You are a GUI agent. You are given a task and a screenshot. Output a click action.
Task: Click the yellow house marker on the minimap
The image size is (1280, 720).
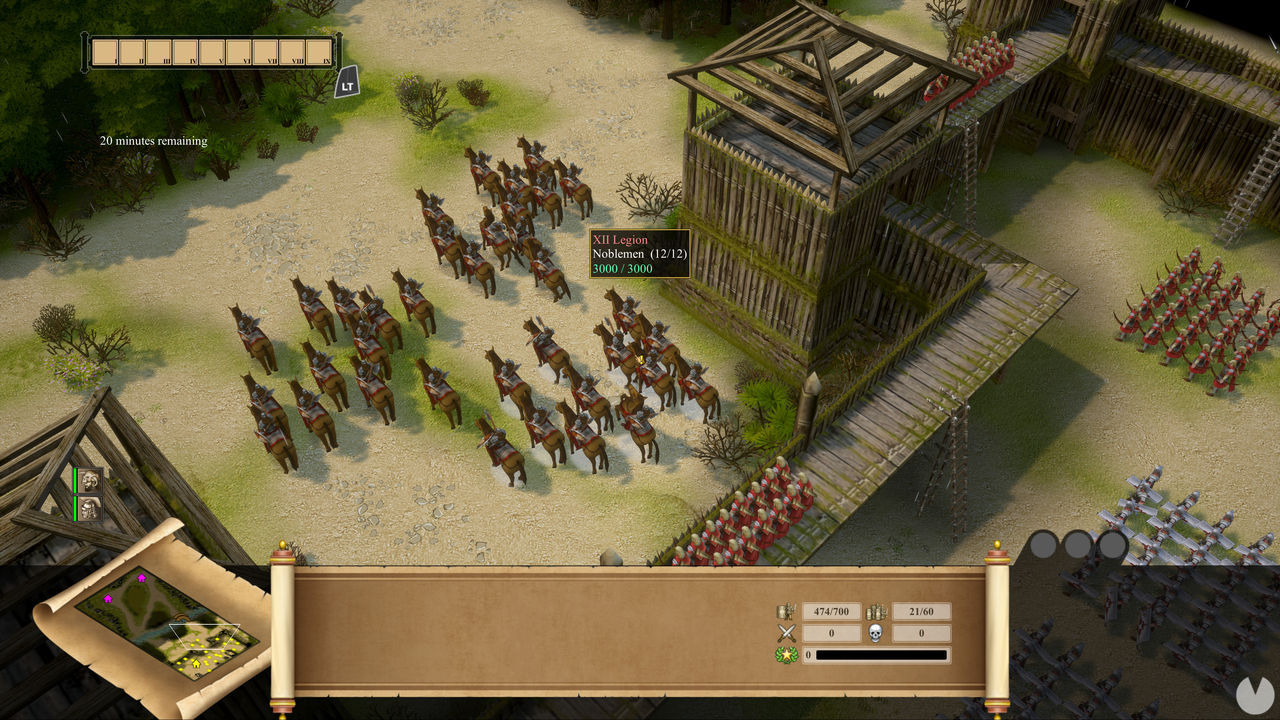click(x=196, y=664)
